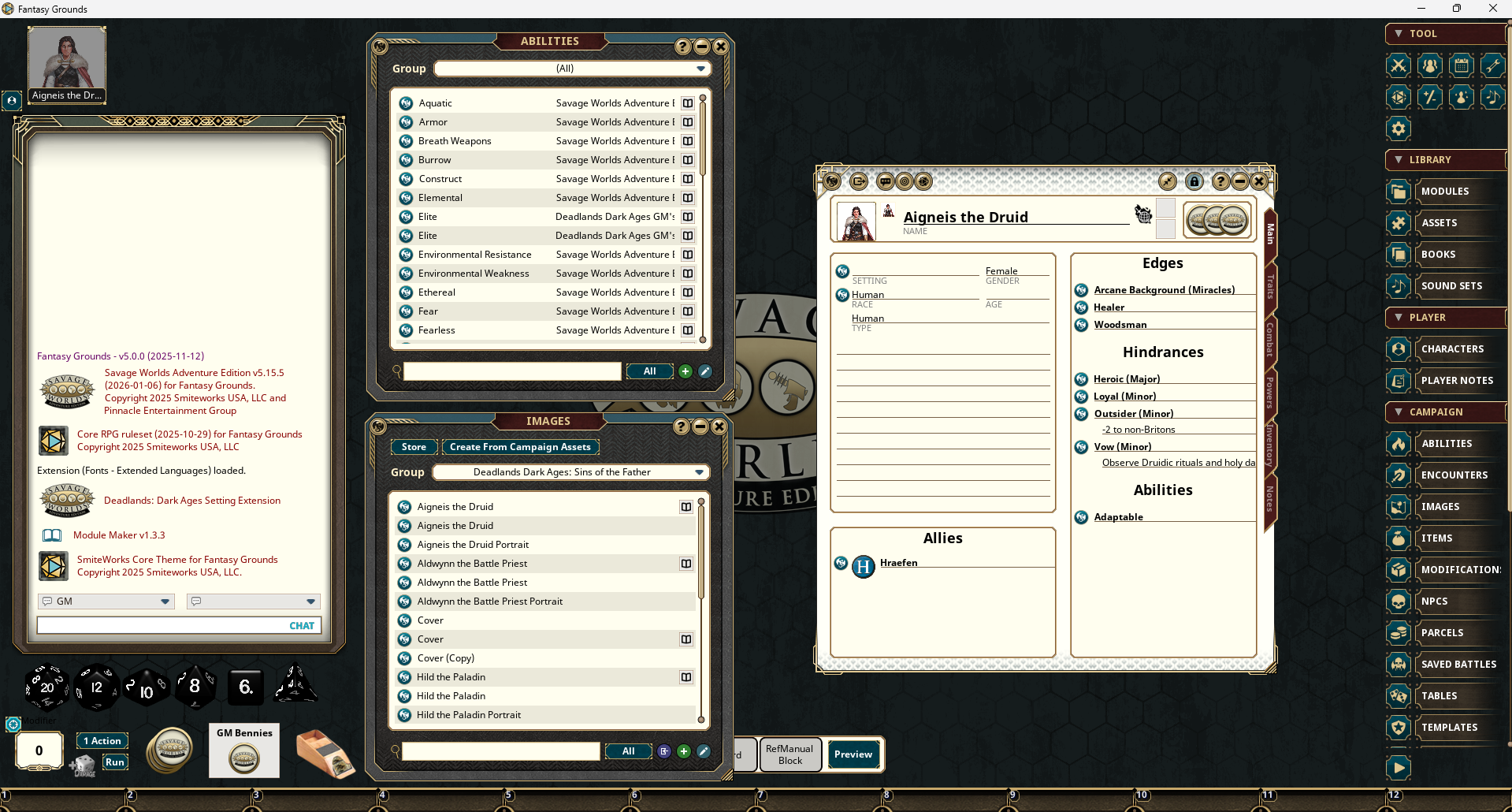Switch to the Inventory tab
1512x812 pixels.
[x=1269, y=445]
